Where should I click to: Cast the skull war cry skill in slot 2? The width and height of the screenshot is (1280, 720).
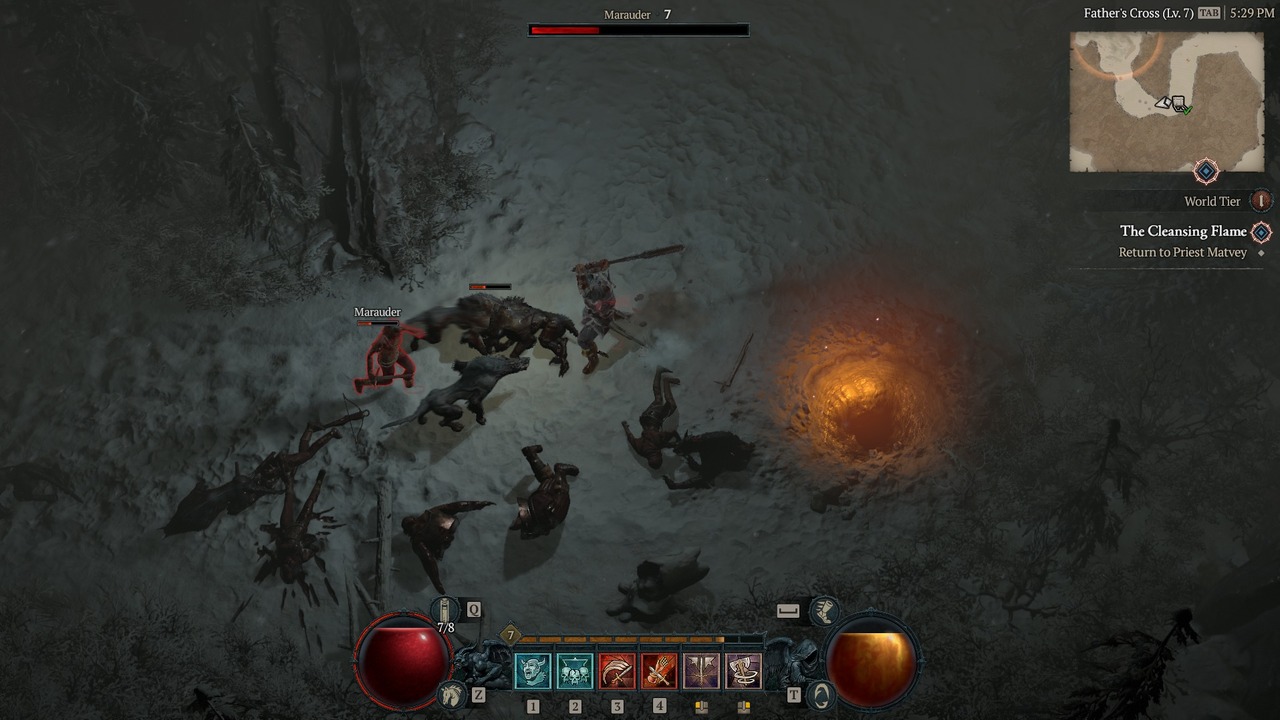point(574,668)
